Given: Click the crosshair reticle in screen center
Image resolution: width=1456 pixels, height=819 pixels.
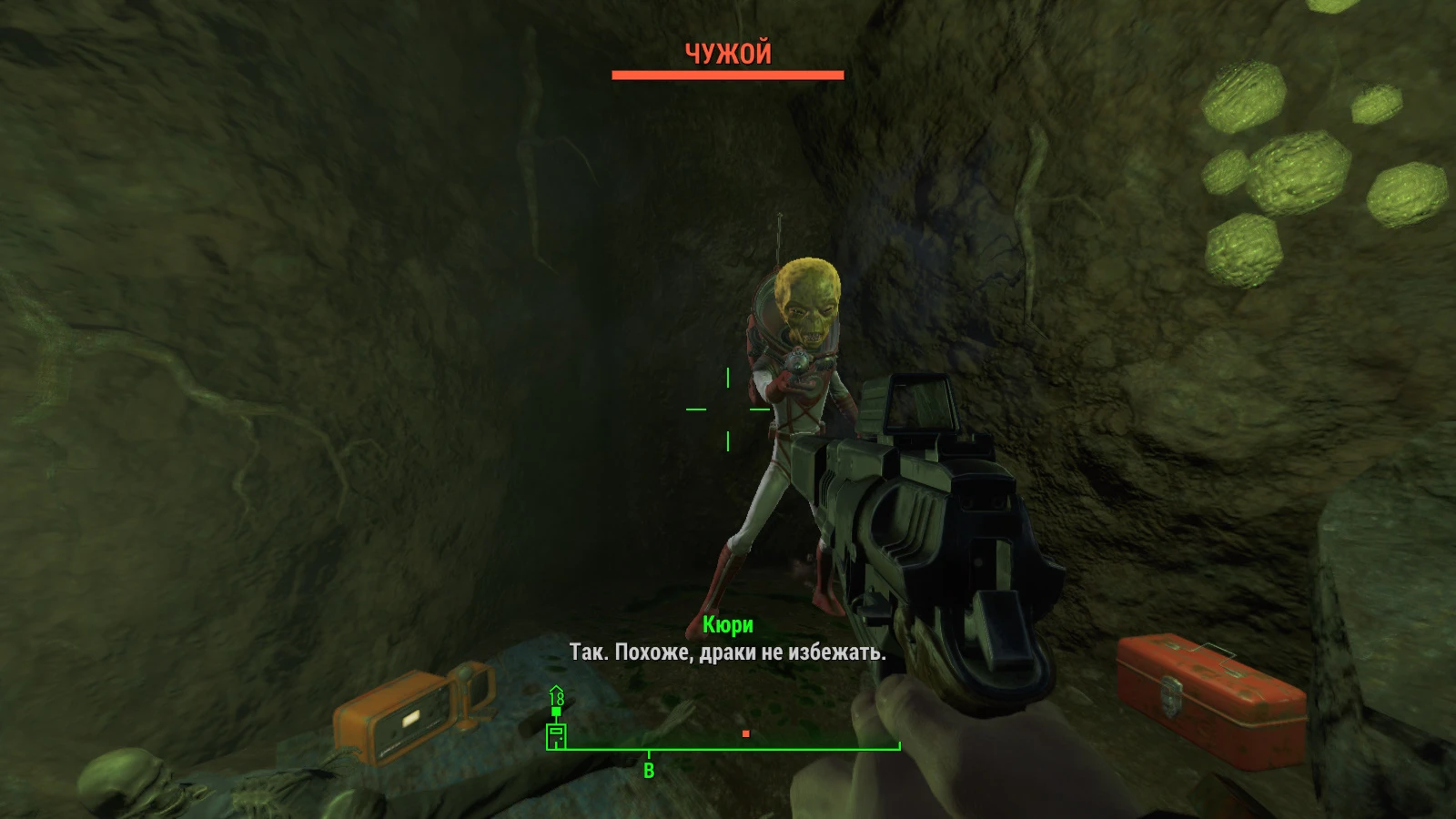Looking at the screenshot, I should tap(728, 409).
